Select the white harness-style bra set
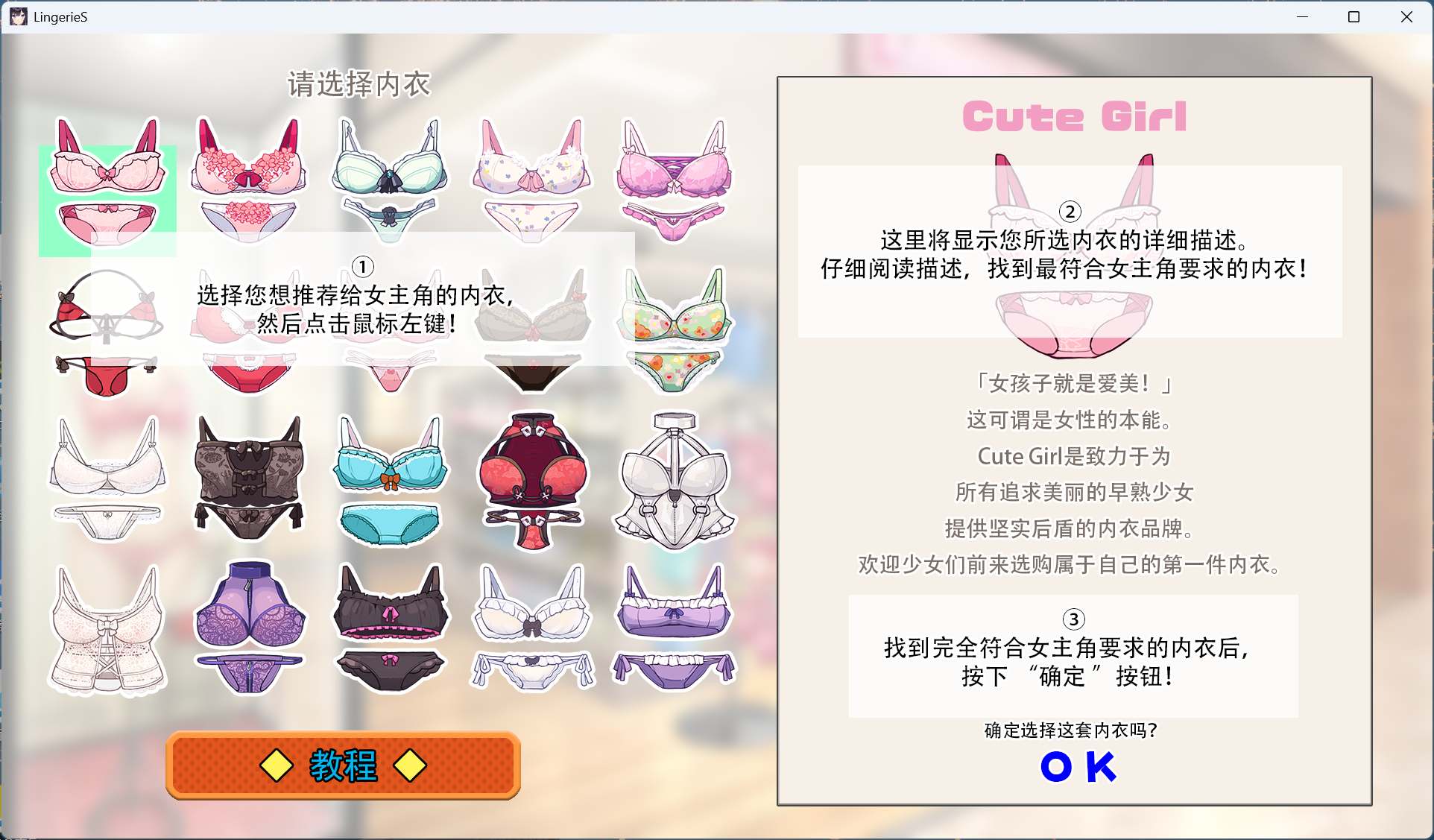This screenshot has width=1434, height=840. pyautogui.click(x=673, y=477)
